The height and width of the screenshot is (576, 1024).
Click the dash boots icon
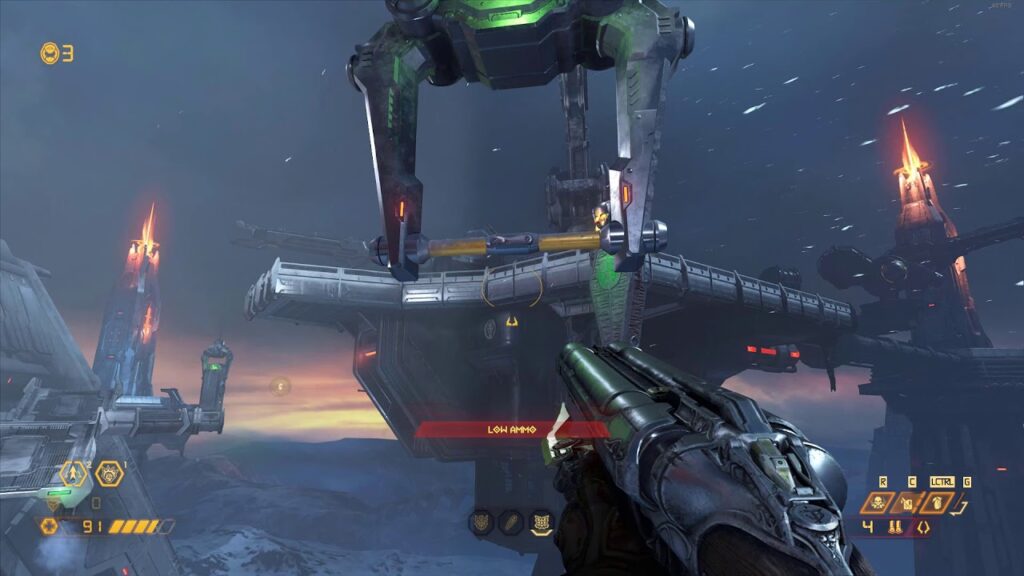(895, 526)
